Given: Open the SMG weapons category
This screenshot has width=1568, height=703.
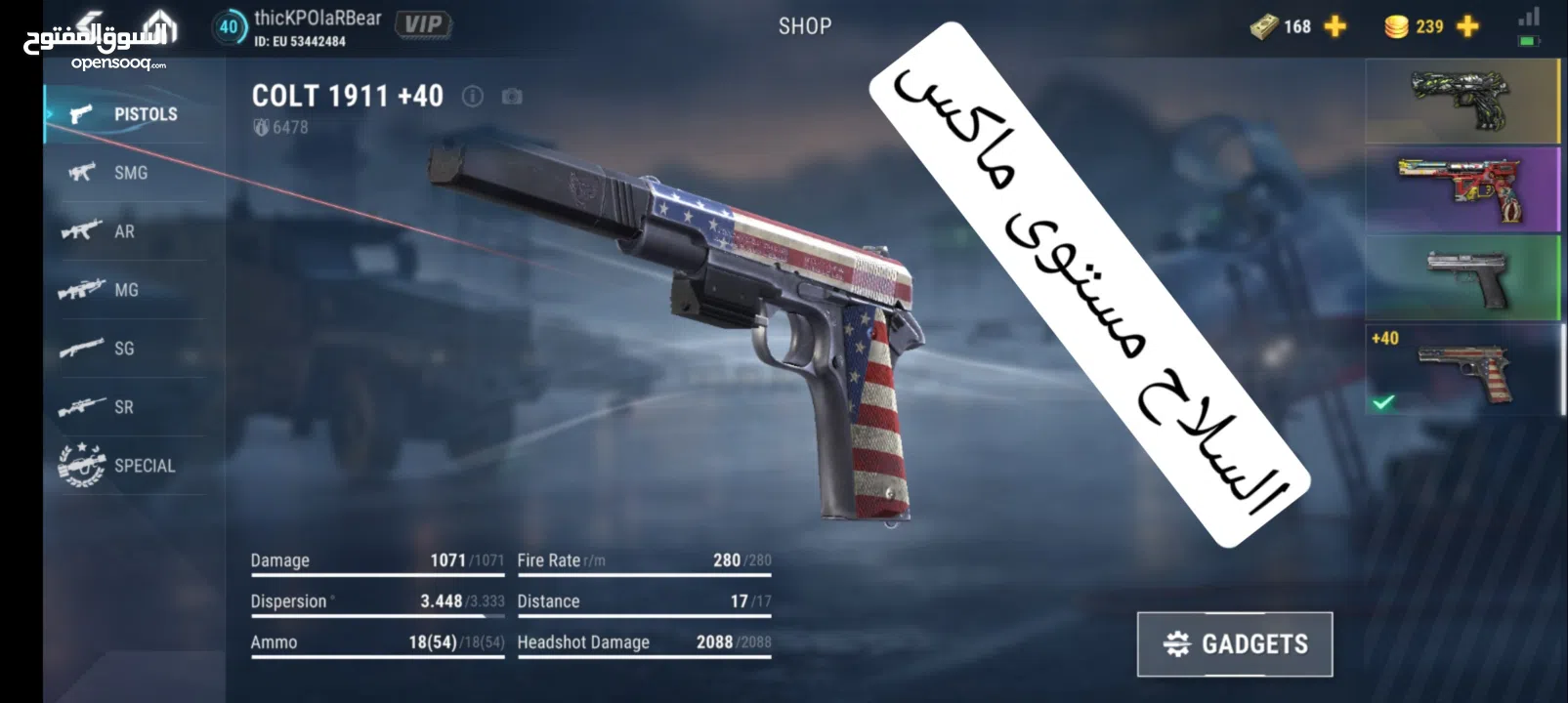Looking at the screenshot, I should coord(81,173).
